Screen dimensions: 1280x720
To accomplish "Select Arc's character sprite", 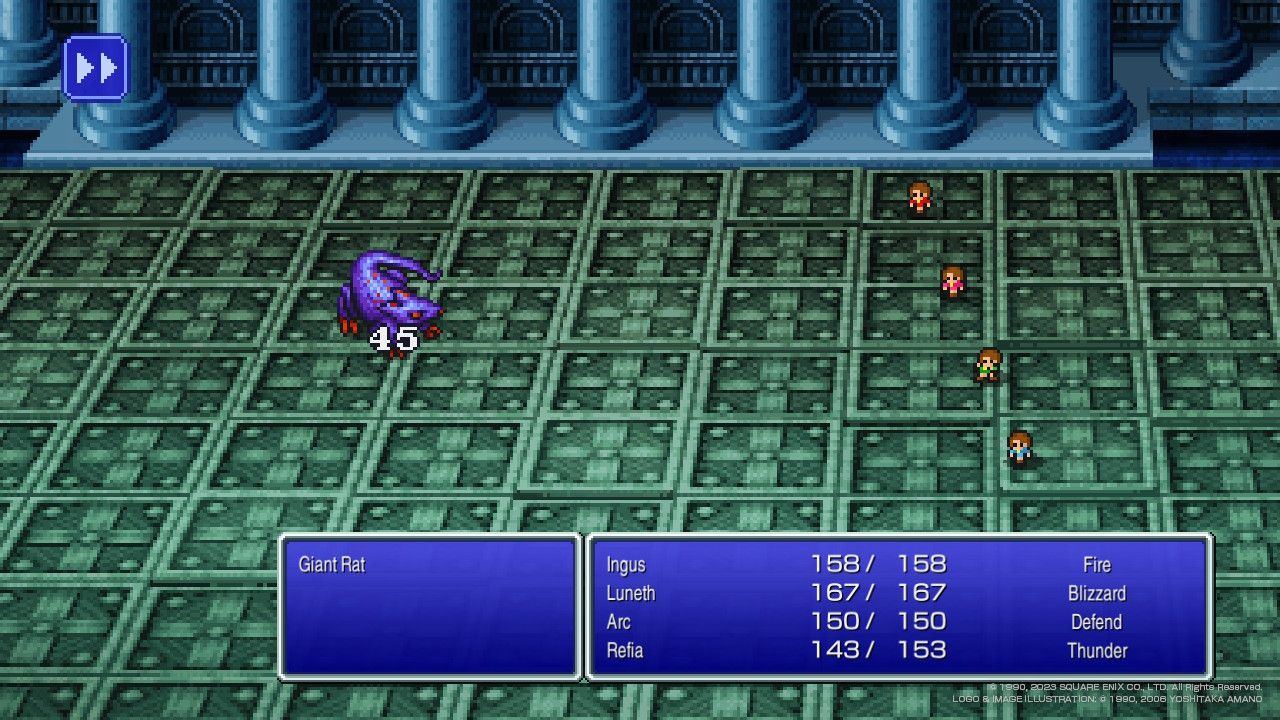I will [x=988, y=362].
